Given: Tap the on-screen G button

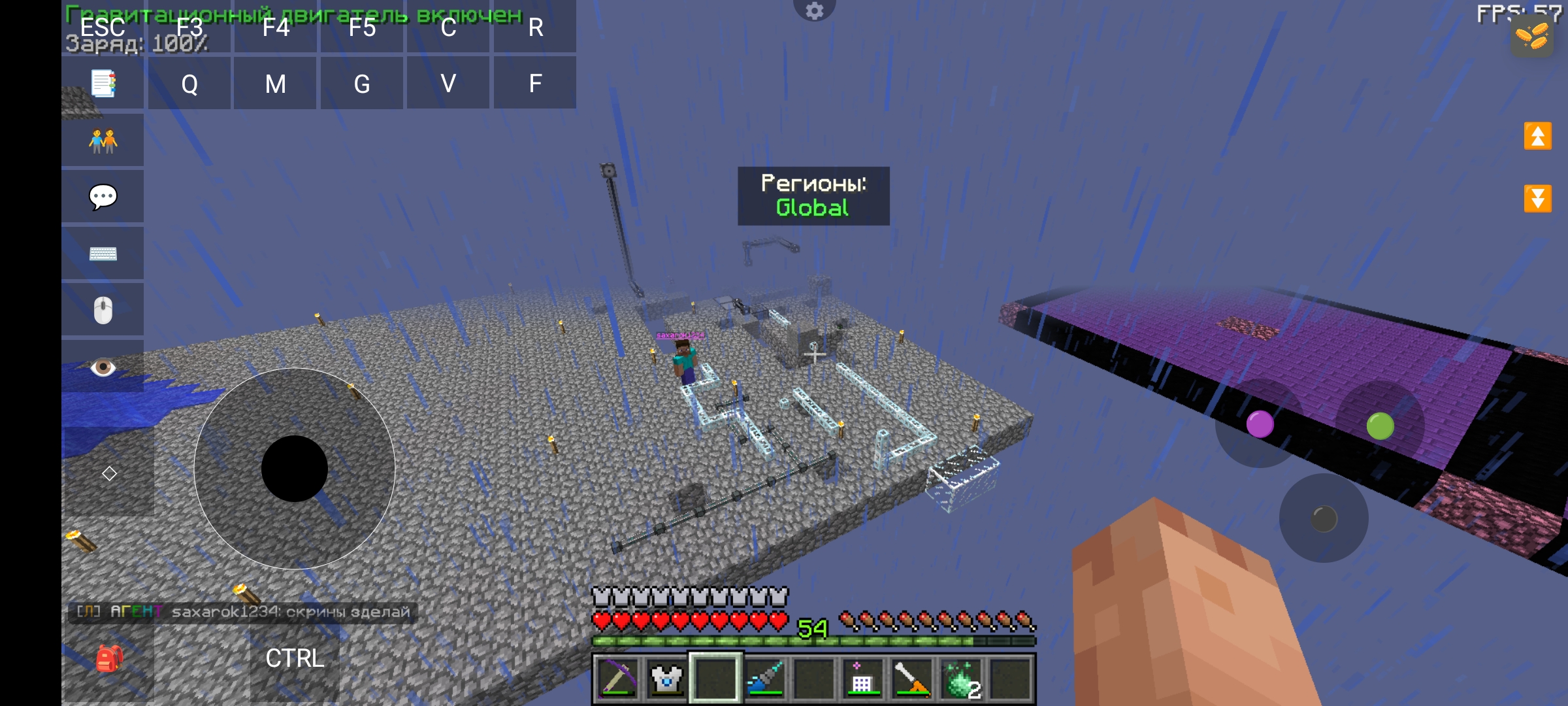Looking at the screenshot, I should (362, 84).
